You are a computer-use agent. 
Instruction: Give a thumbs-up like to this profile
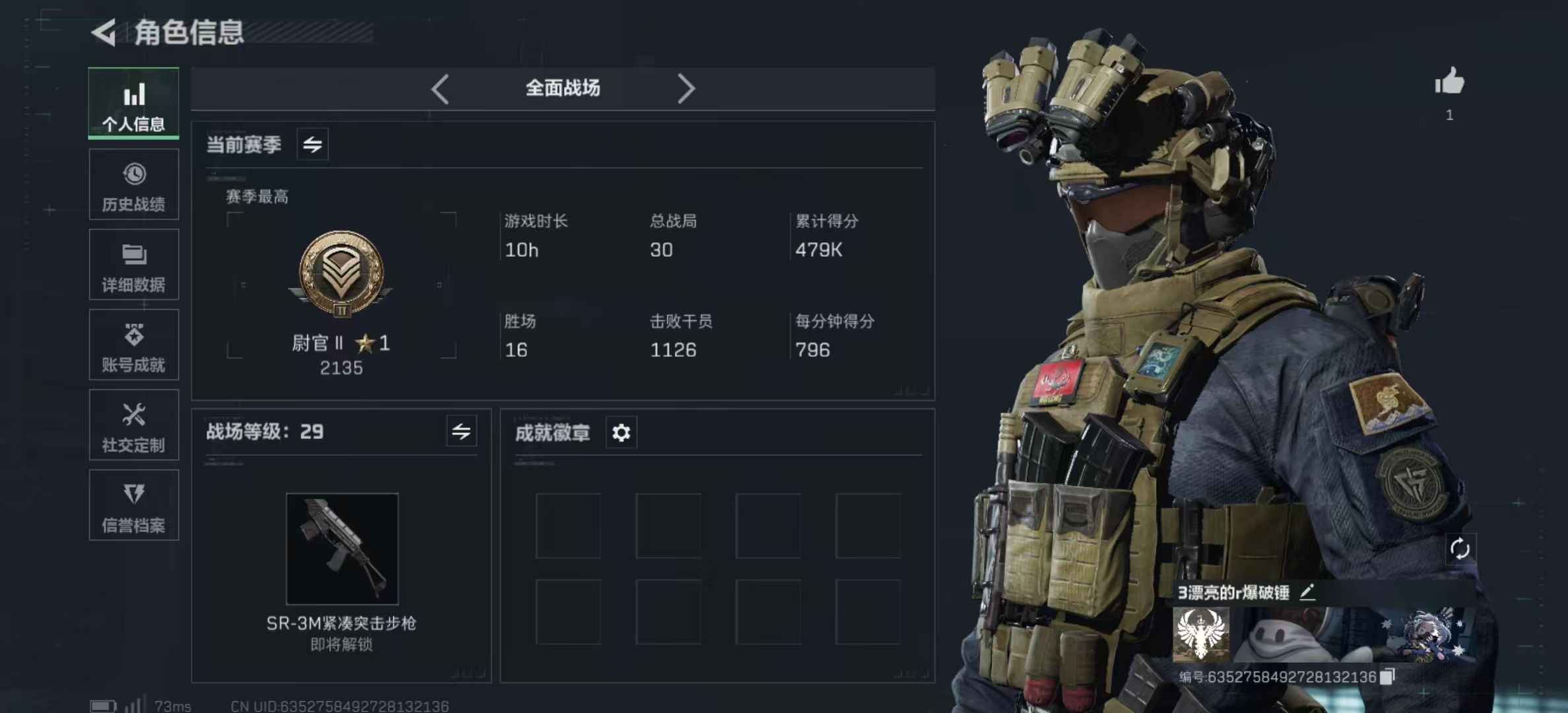[1449, 83]
